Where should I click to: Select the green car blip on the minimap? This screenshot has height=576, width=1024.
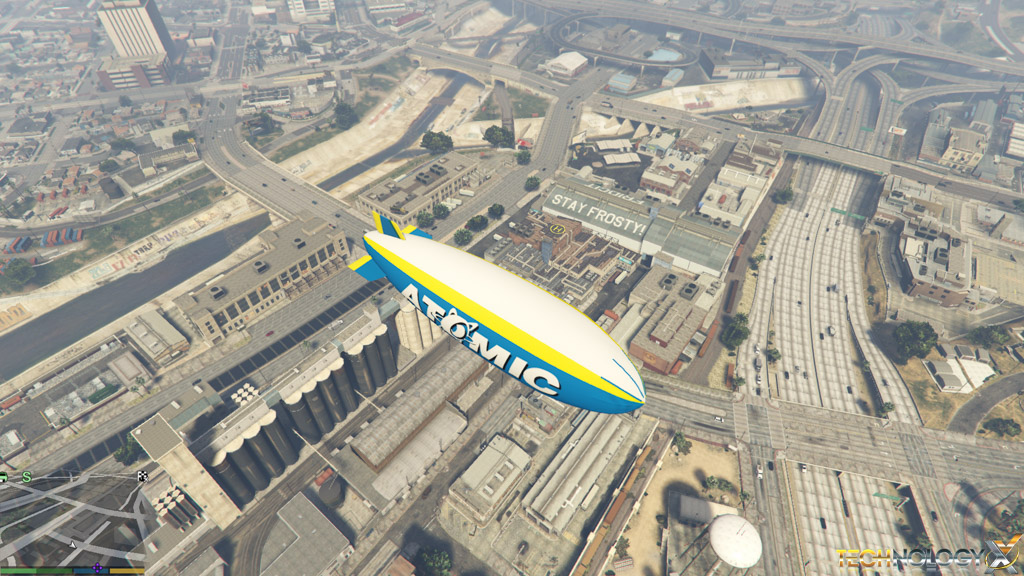[x=3, y=477]
